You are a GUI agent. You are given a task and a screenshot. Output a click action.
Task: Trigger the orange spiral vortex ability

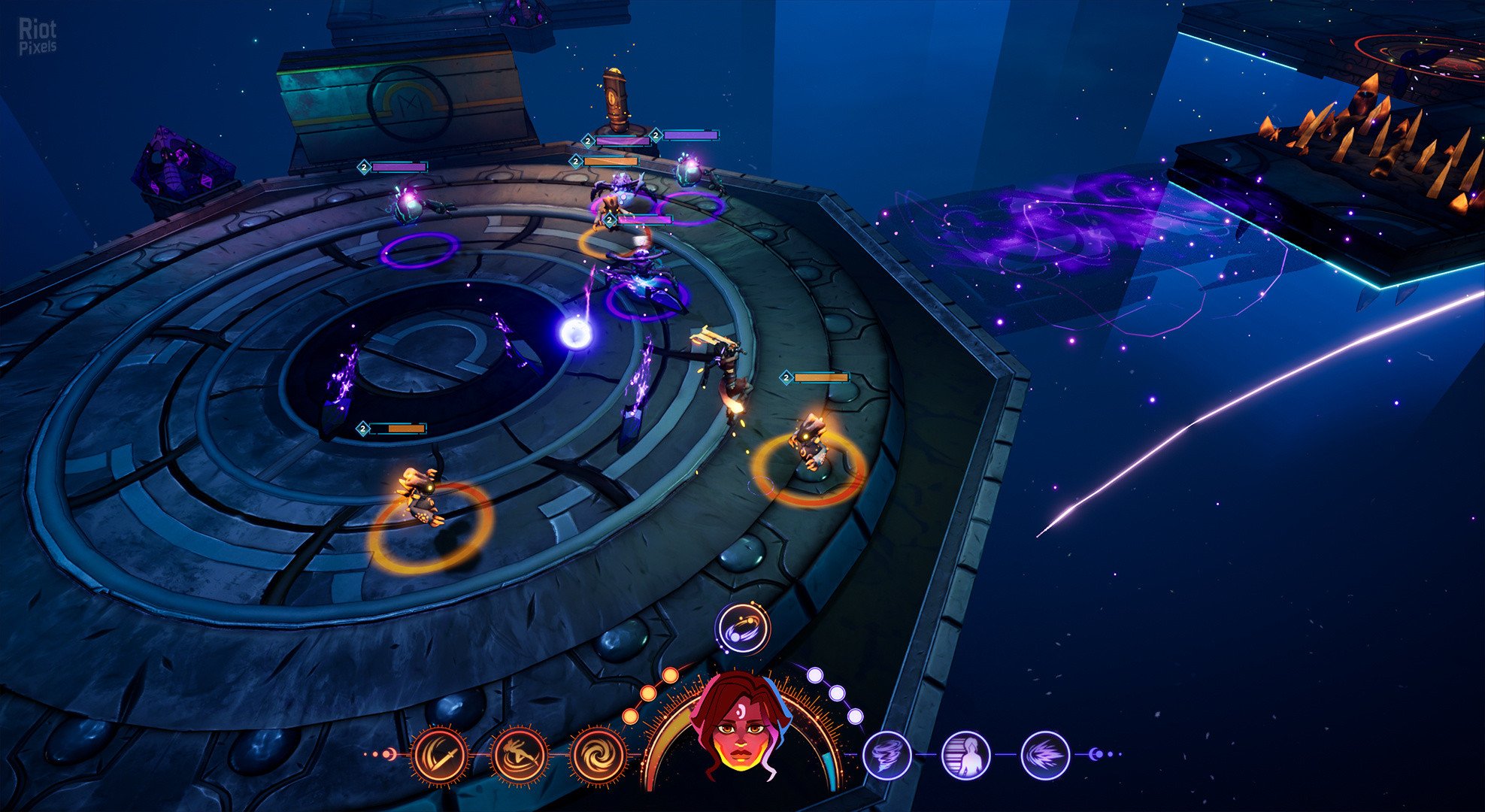pos(598,754)
